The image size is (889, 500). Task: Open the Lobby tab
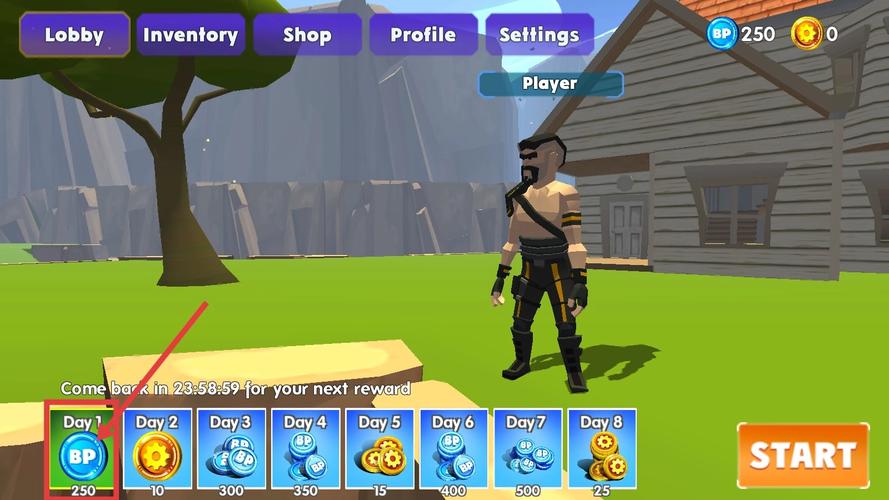tap(74, 35)
